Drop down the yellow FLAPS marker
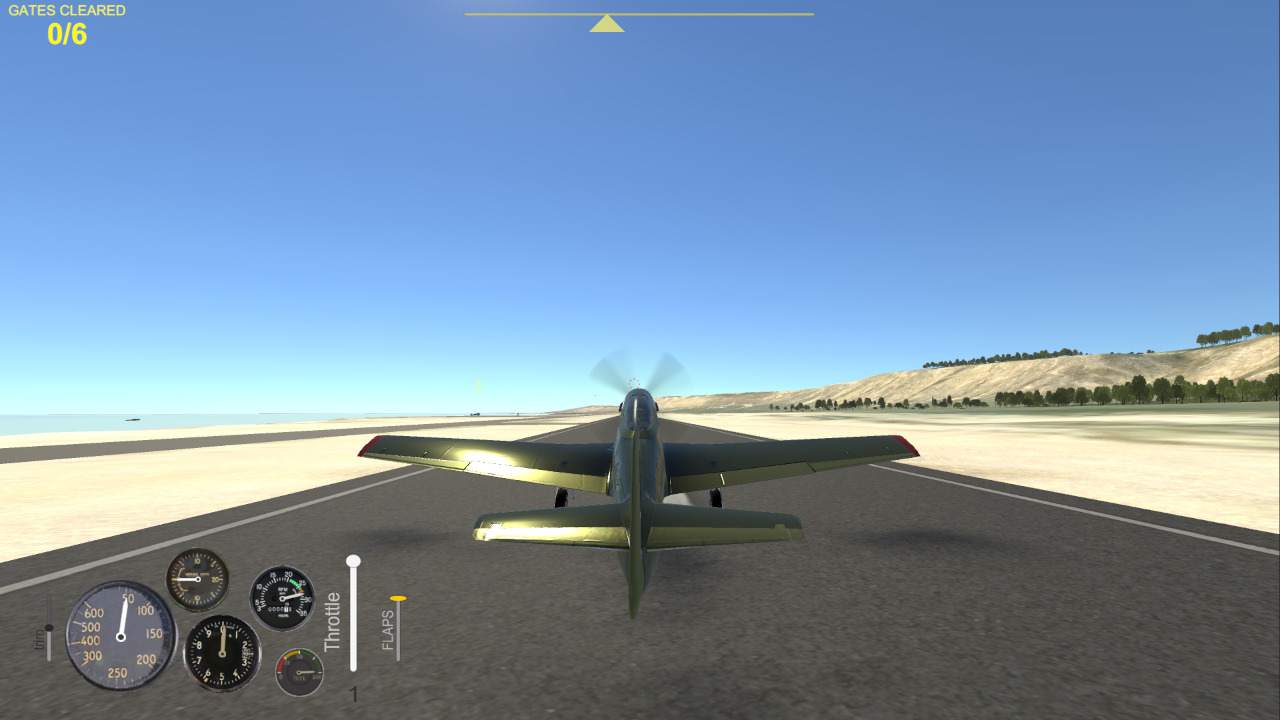Screen dimensions: 1280x720 pos(397,600)
